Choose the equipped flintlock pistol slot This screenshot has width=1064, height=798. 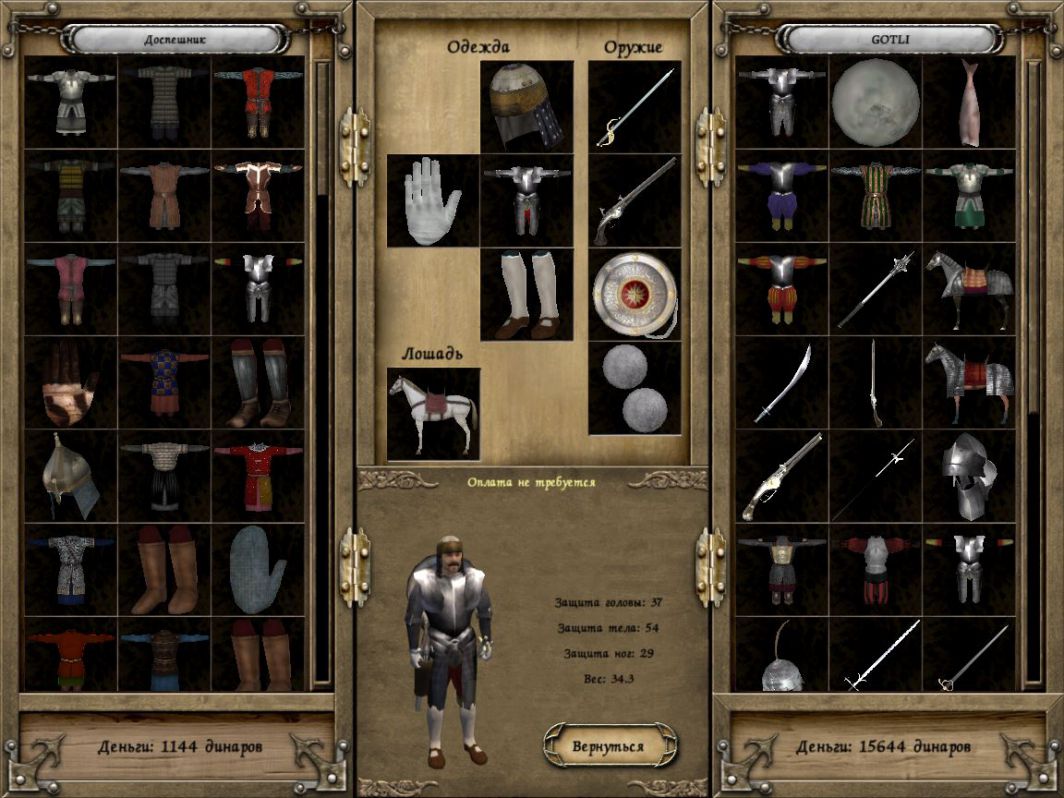click(634, 200)
